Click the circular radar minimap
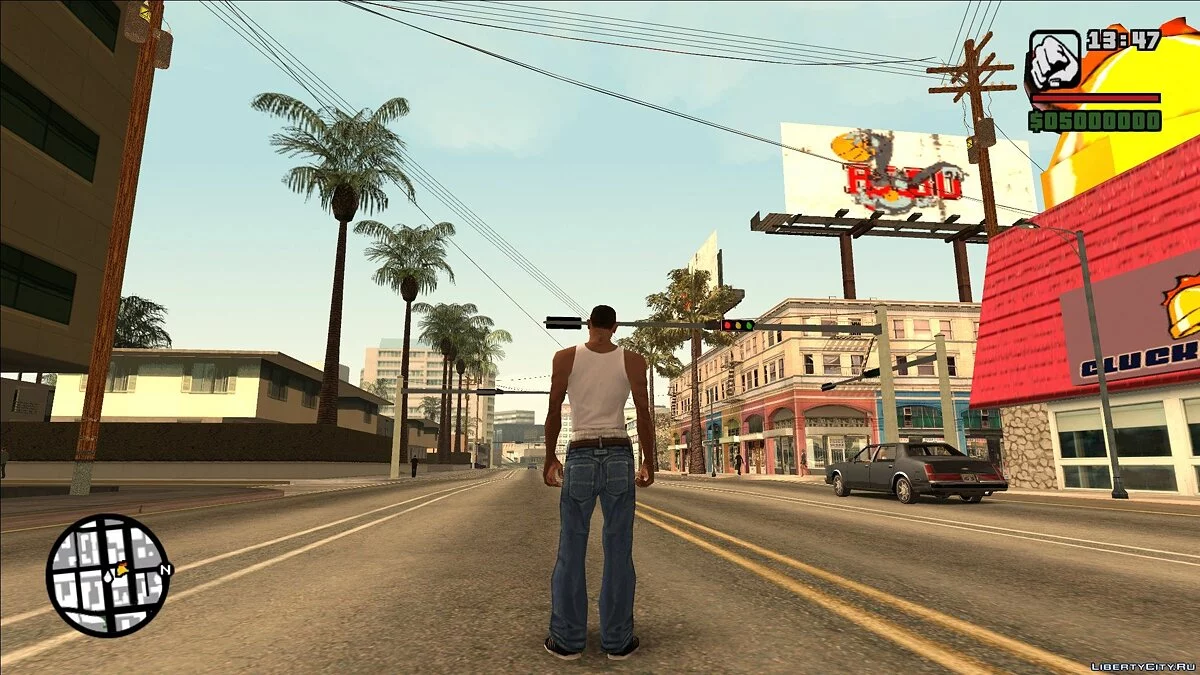 (x=107, y=574)
